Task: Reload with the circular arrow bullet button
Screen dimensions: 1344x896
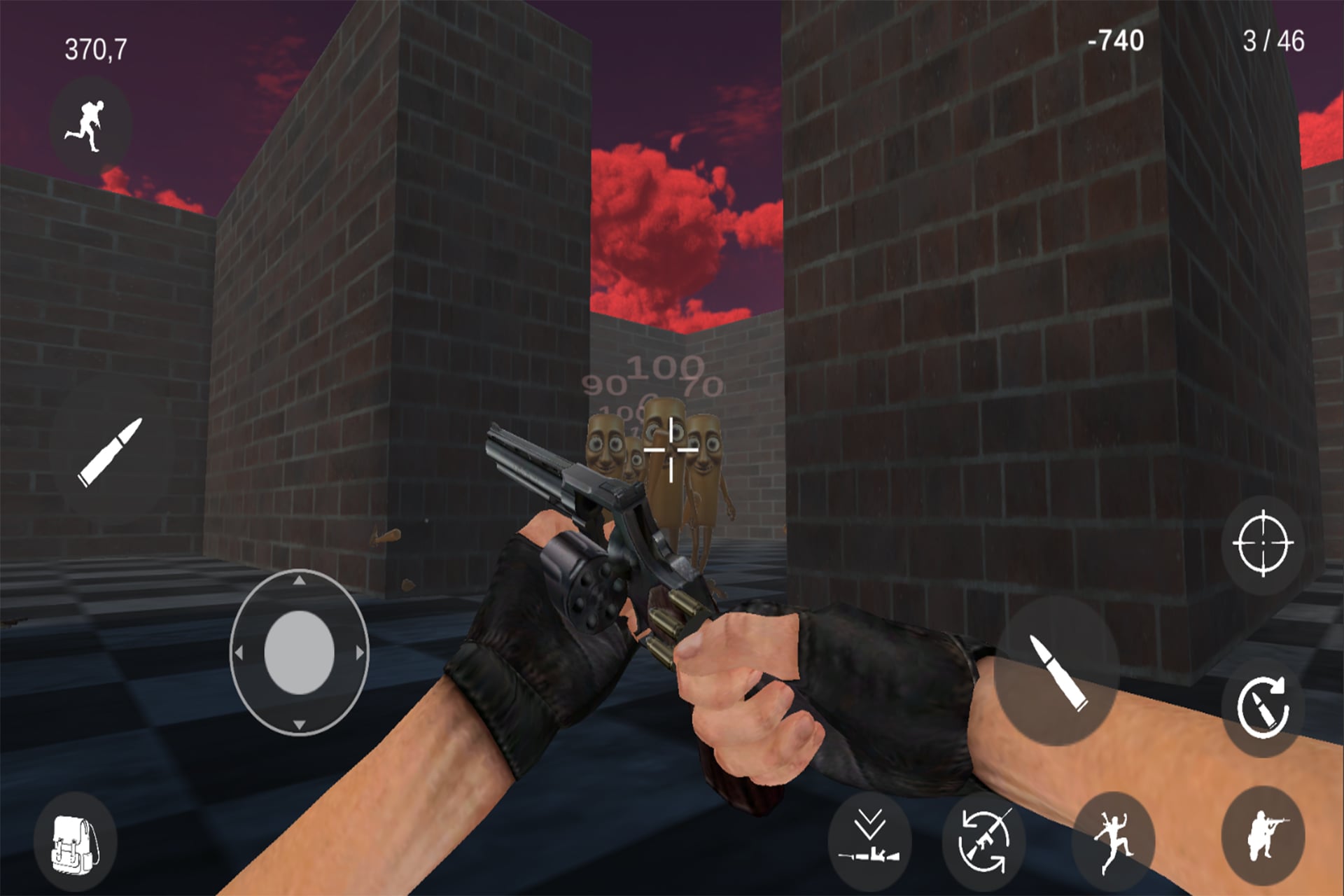Action: click(1262, 708)
